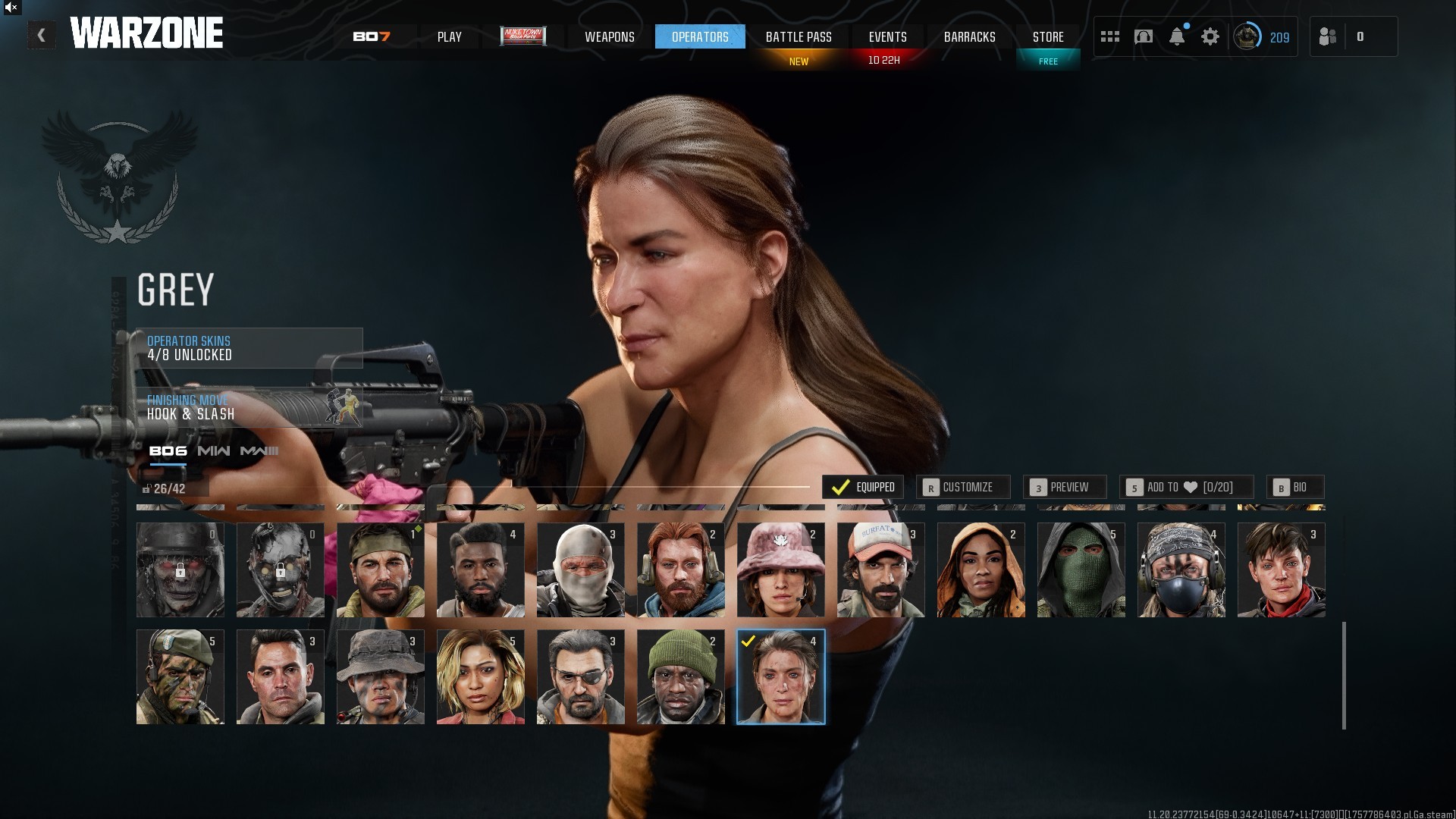
Task: Add operator to favorites
Action: [x=1186, y=487]
